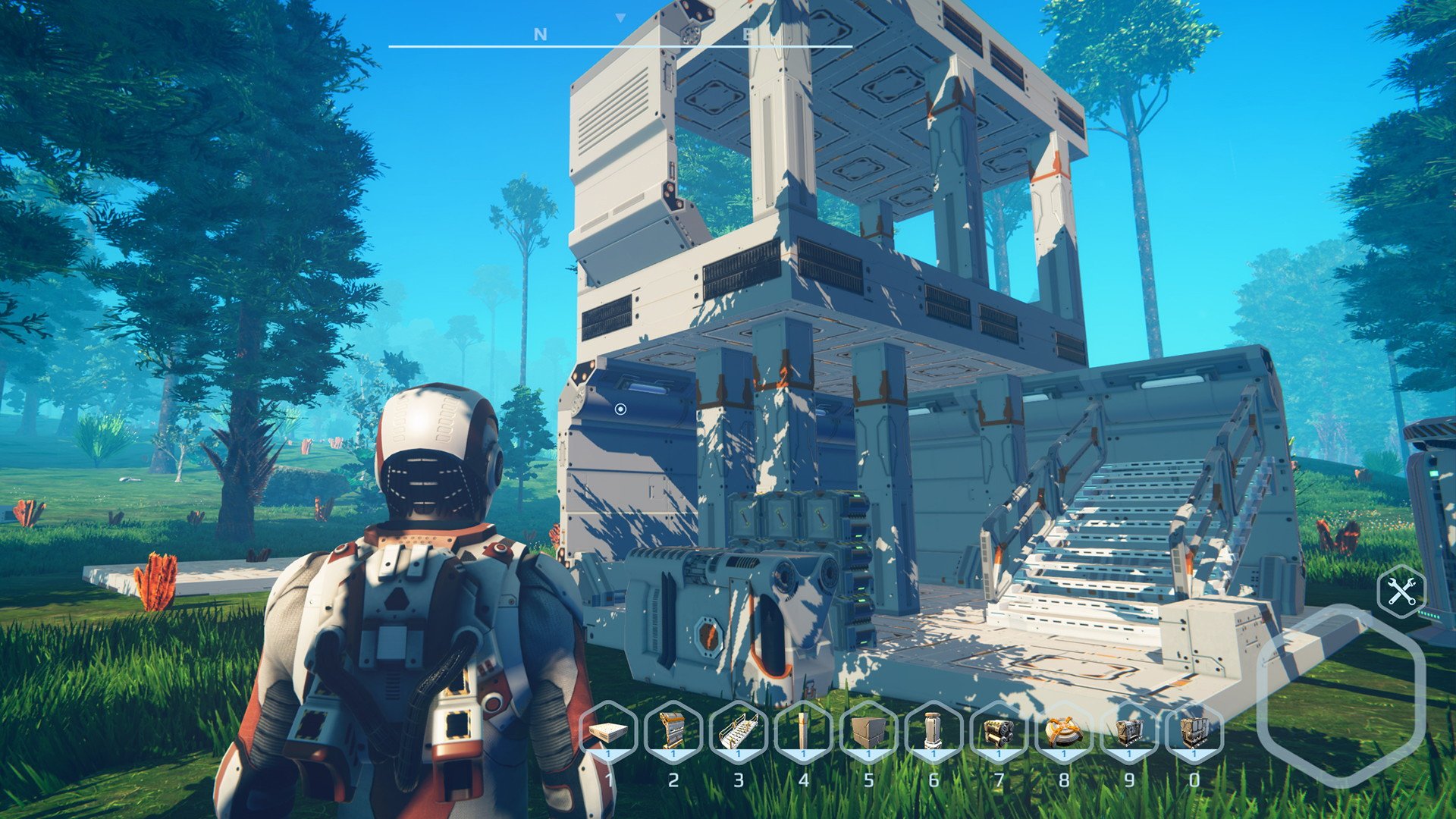Select the staircase hotbar slot

click(x=739, y=732)
